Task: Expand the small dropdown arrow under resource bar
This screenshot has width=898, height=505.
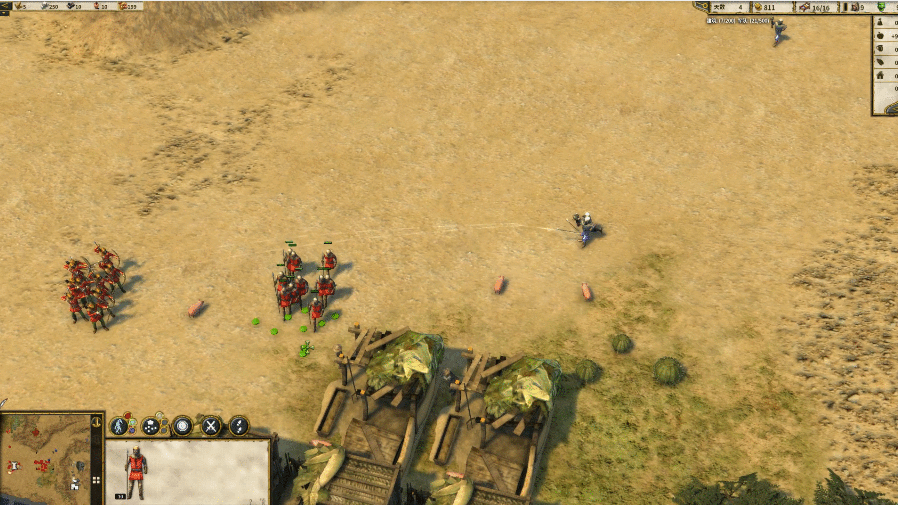Action: tap(4, 15)
